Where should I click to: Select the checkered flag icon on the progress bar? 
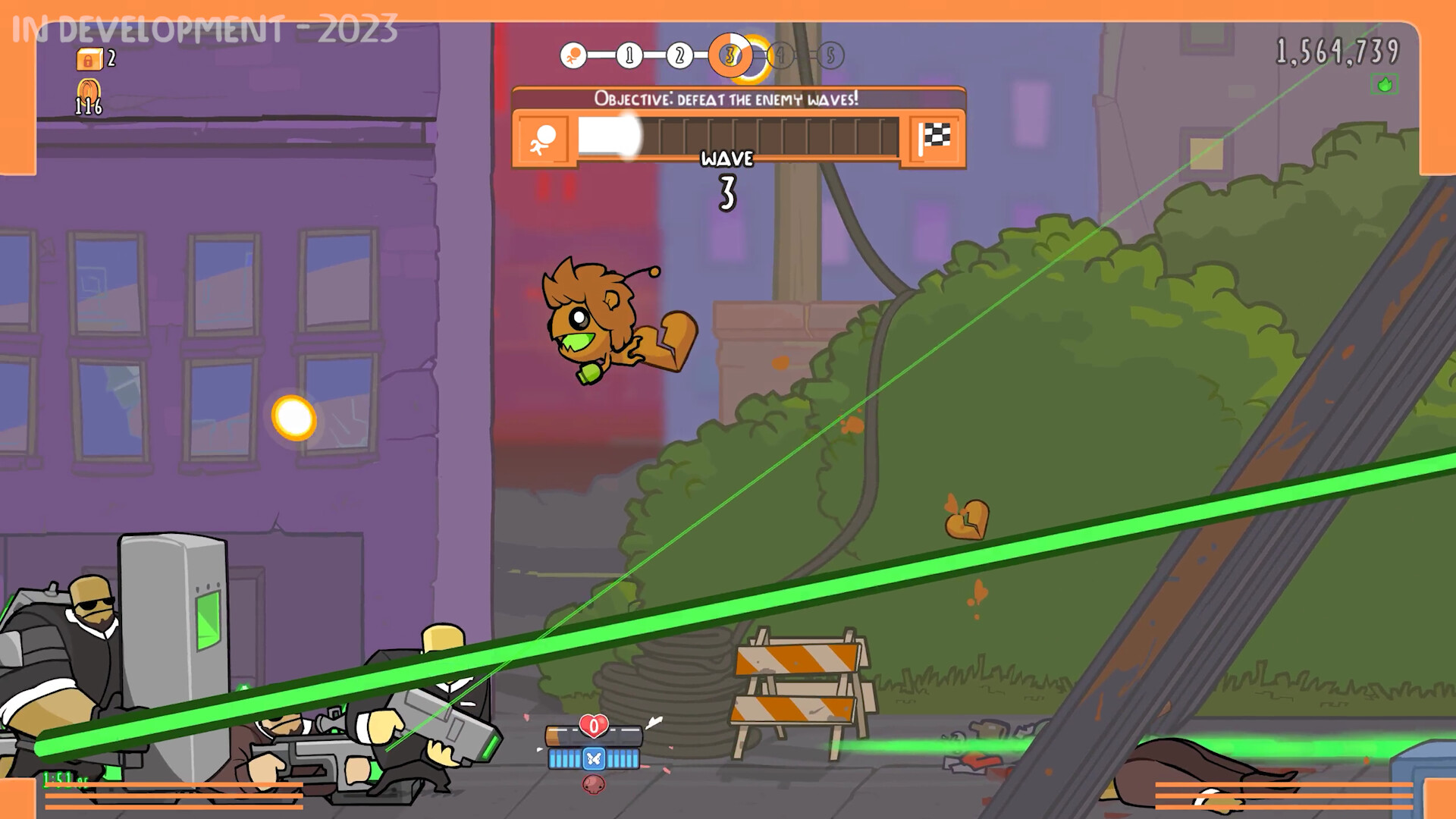(937, 136)
